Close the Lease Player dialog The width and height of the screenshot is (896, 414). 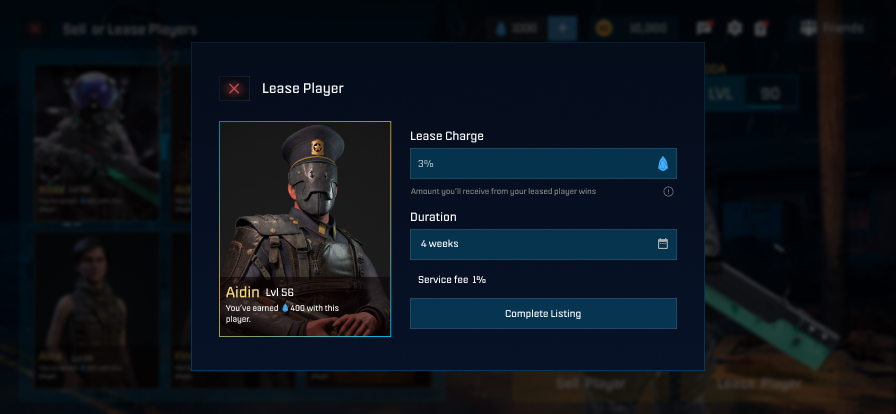click(x=234, y=89)
